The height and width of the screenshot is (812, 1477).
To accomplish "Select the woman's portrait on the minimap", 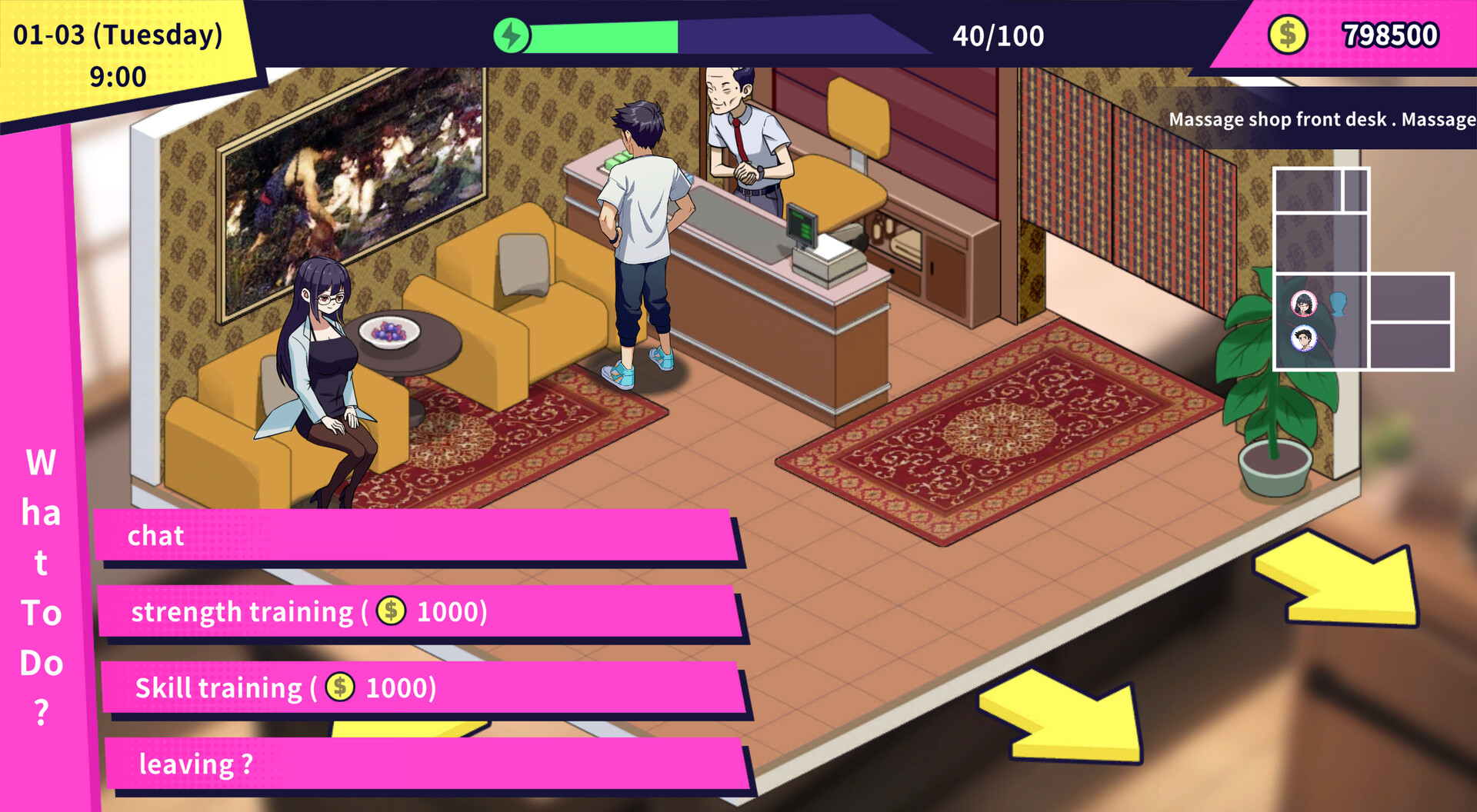I will pyautogui.click(x=1305, y=302).
